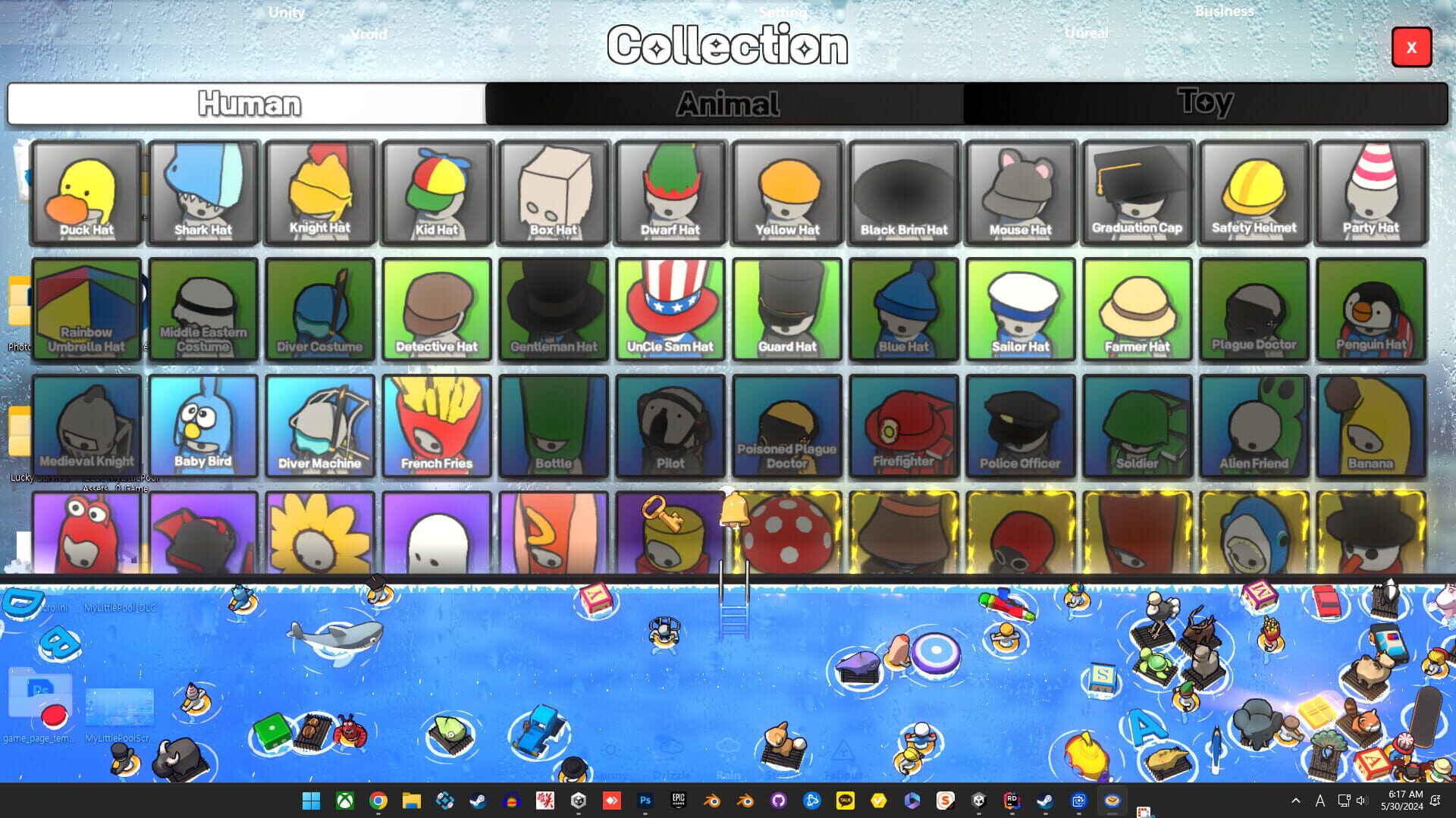Pick the Penguin Hat
The image size is (1456, 818).
(1370, 309)
